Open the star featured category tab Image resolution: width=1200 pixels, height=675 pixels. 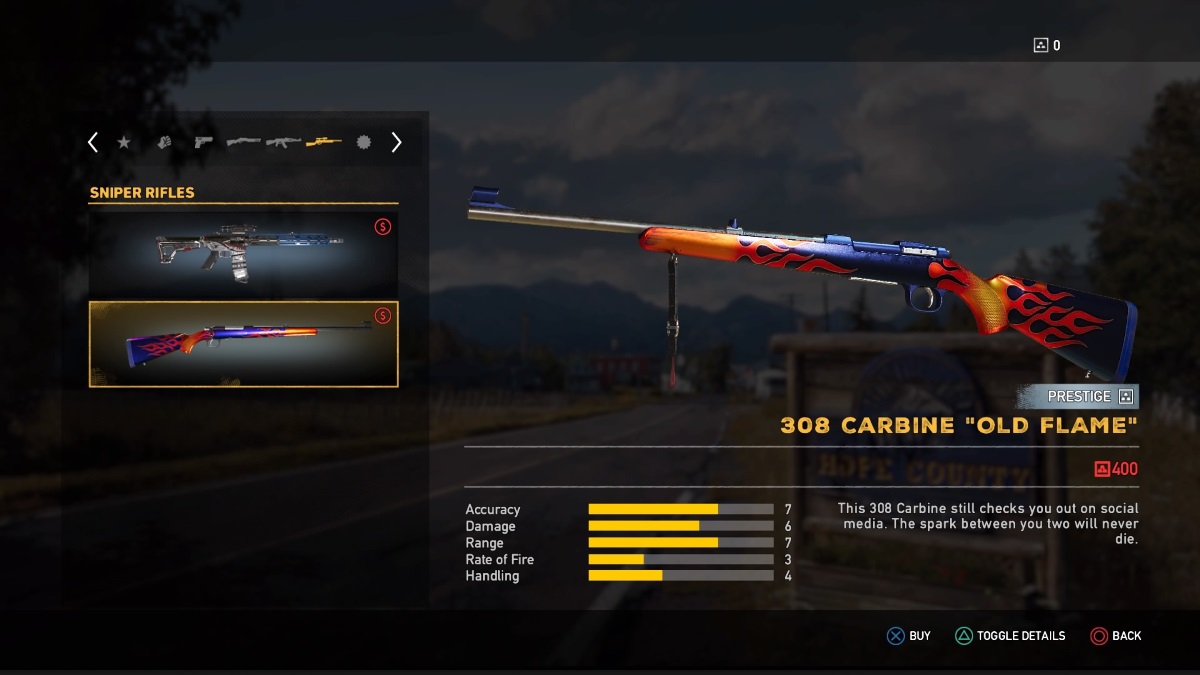tap(124, 143)
